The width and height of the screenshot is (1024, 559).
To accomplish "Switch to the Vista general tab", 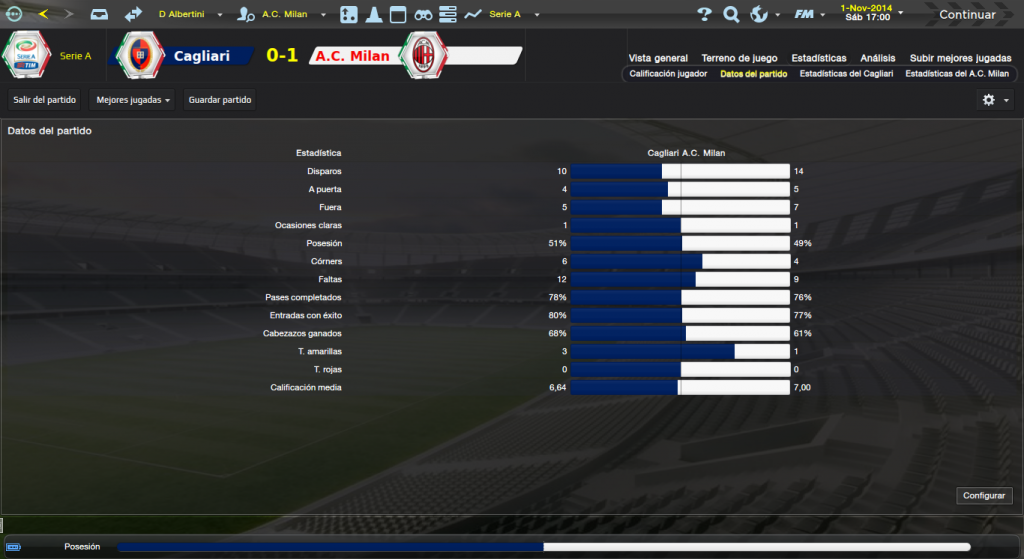I will [658, 58].
